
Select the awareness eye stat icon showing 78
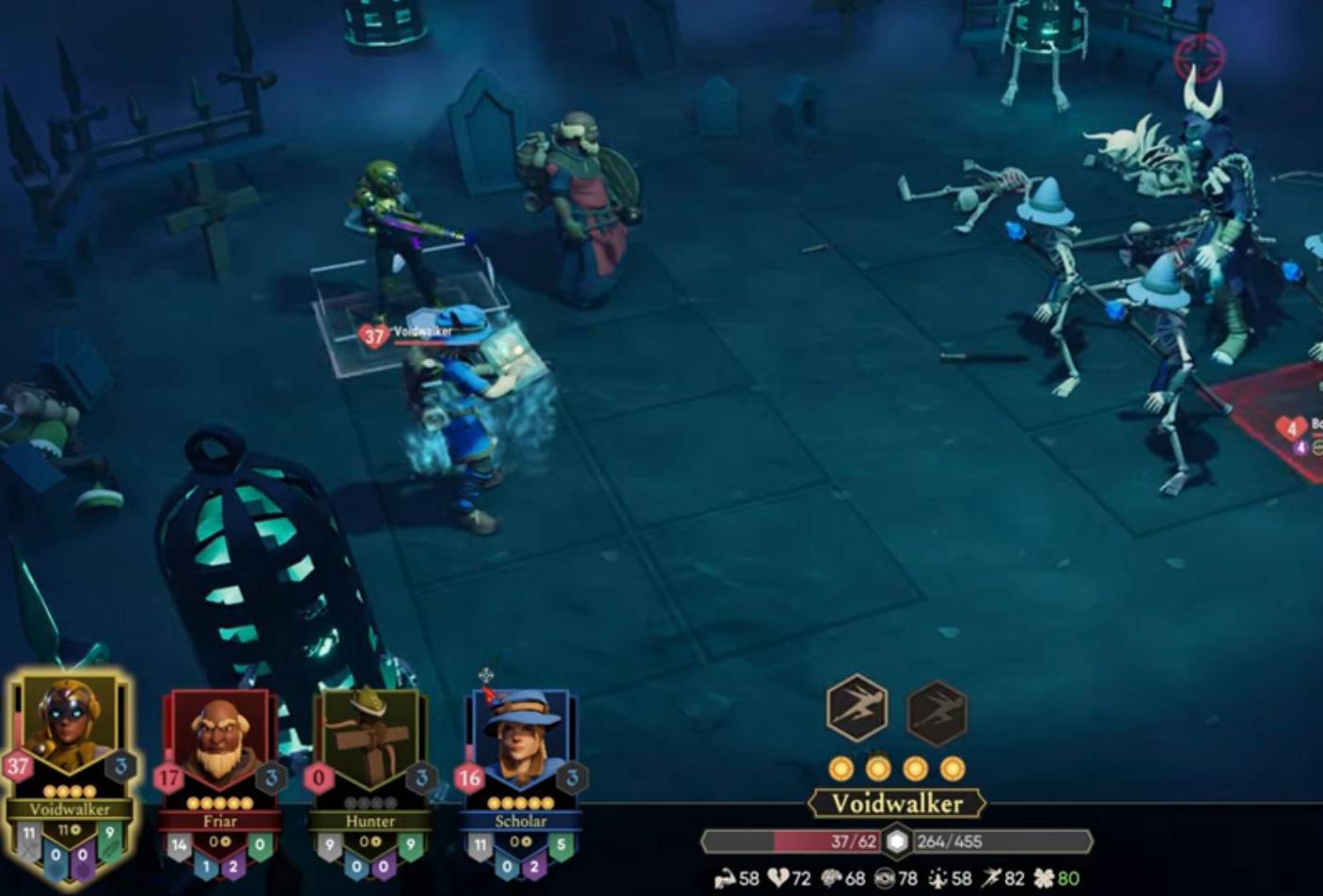pos(884,877)
